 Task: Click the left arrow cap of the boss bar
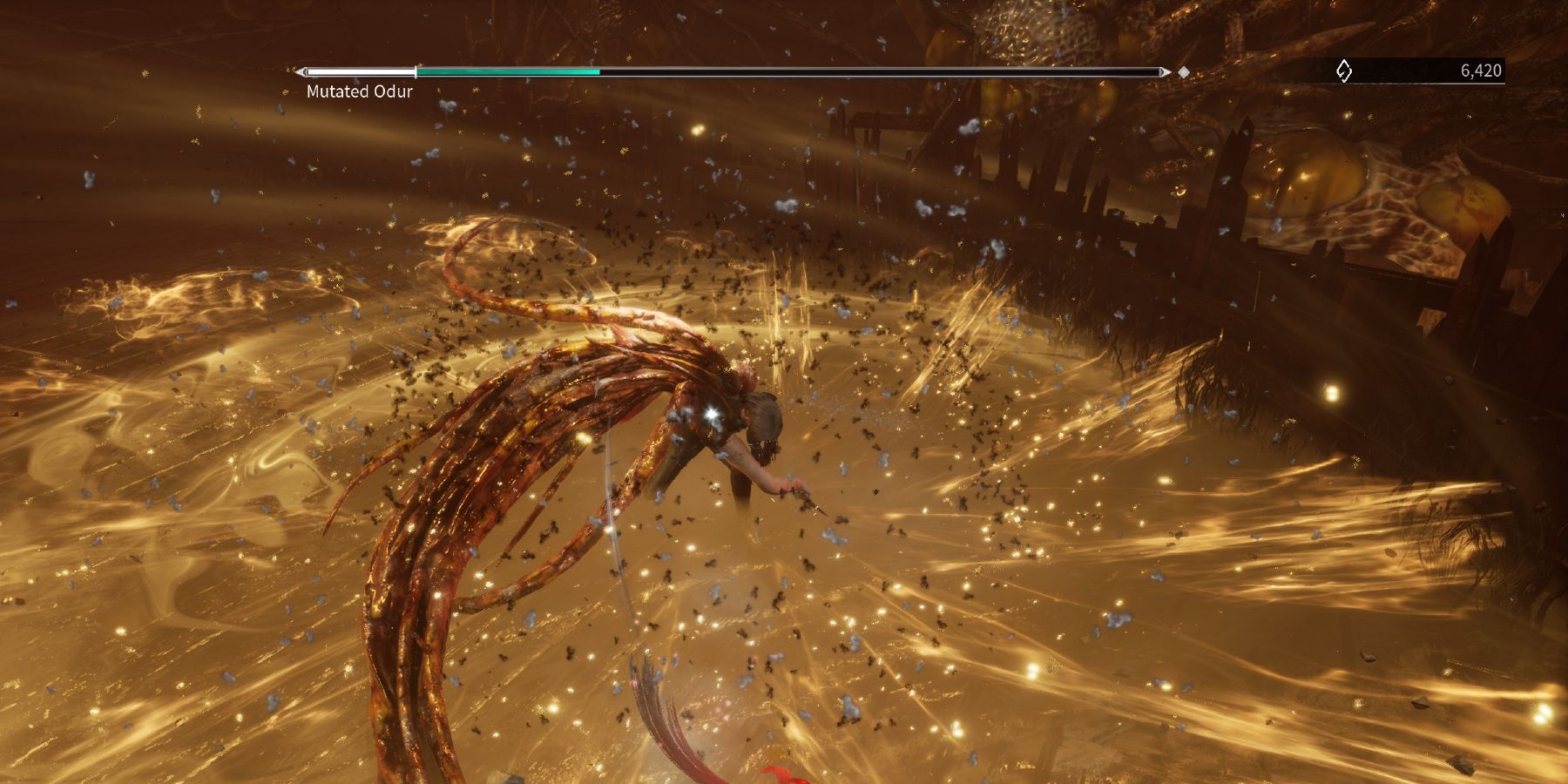click(303, 72)
